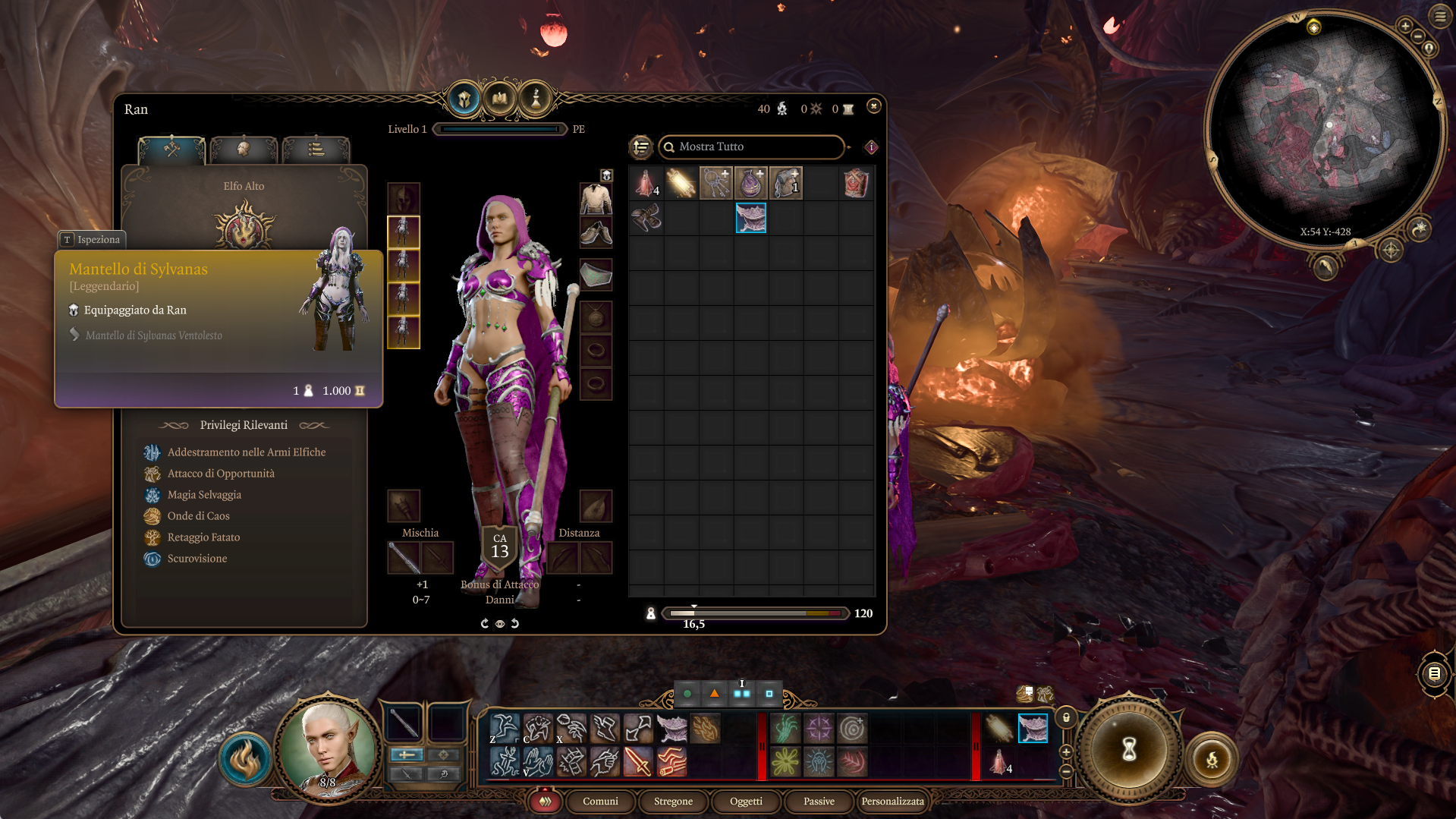Switch to the Comuni hotbar tab
The height and width of the screenshot is (819, 1456).
pyautogui.click(x=600, y=801)
